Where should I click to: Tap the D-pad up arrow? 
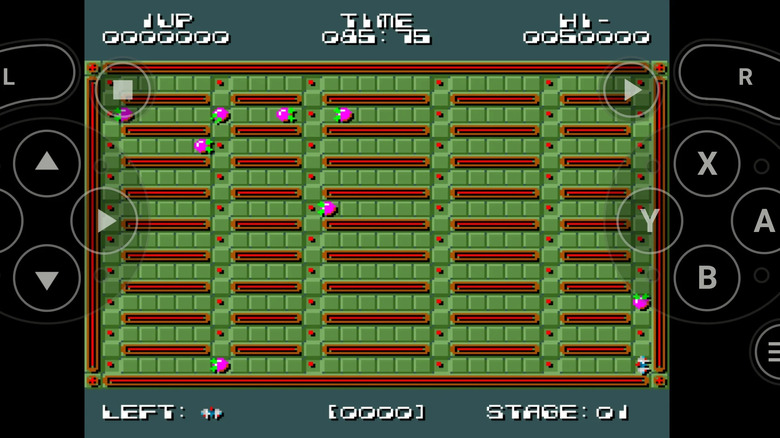(x=46, y=161)
